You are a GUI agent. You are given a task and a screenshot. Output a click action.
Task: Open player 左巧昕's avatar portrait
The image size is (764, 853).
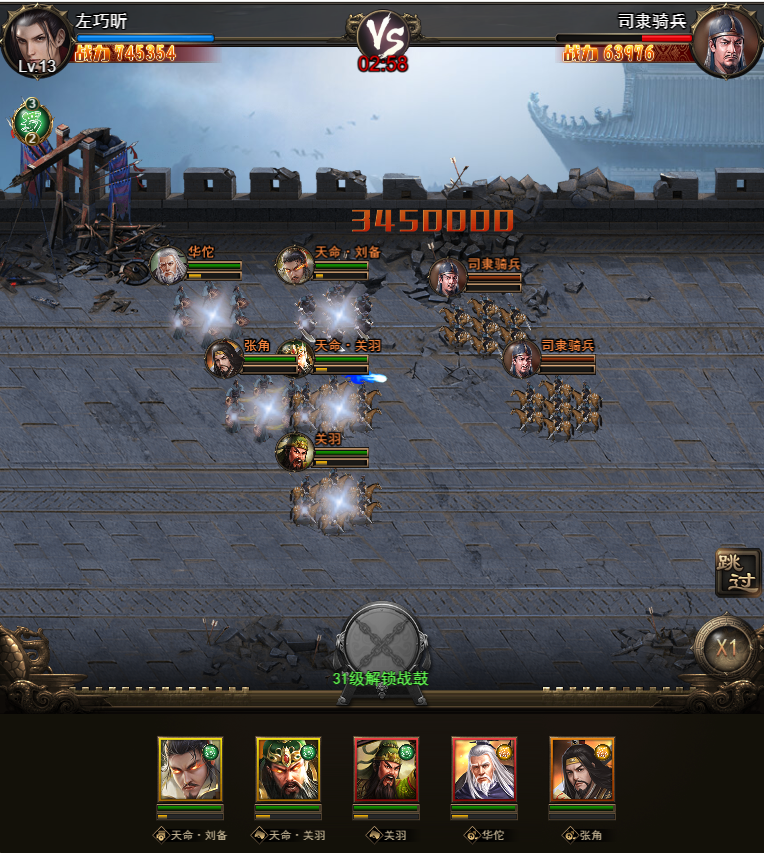[36, 40]
